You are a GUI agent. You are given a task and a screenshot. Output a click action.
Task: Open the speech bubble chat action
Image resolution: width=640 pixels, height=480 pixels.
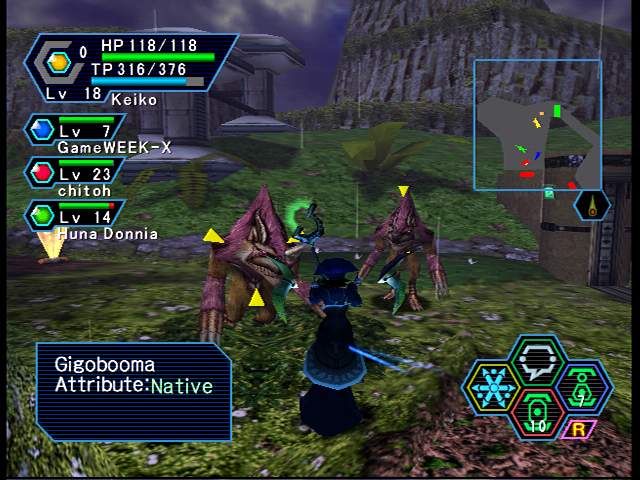pyautogui.click(x=539, y=359)
